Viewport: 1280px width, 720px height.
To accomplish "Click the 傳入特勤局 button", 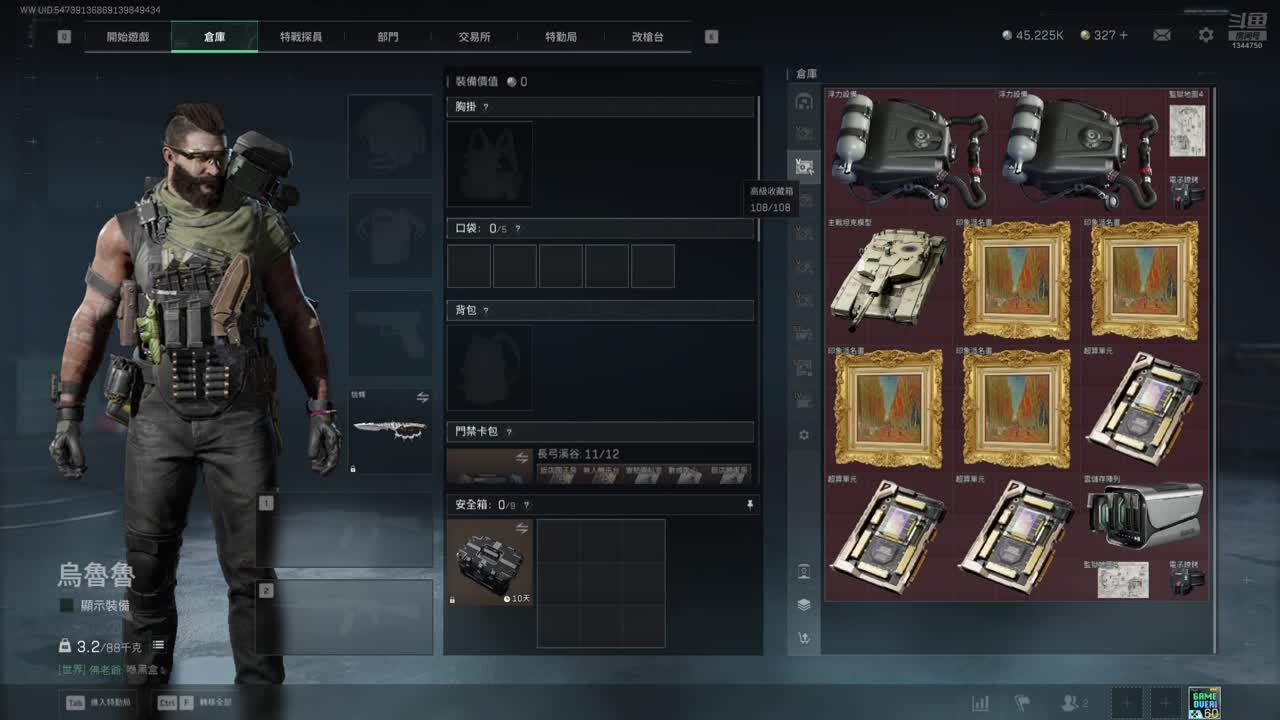I will click(100, 702).
